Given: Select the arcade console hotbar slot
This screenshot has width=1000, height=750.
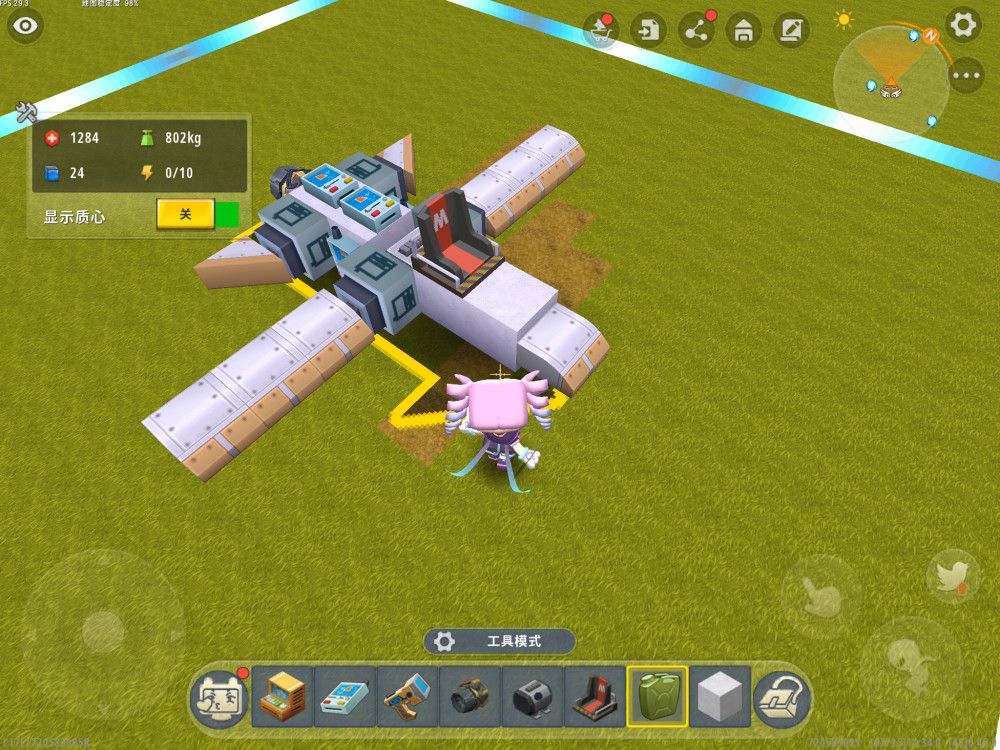Looking at the screenshot, I should 283,697.
